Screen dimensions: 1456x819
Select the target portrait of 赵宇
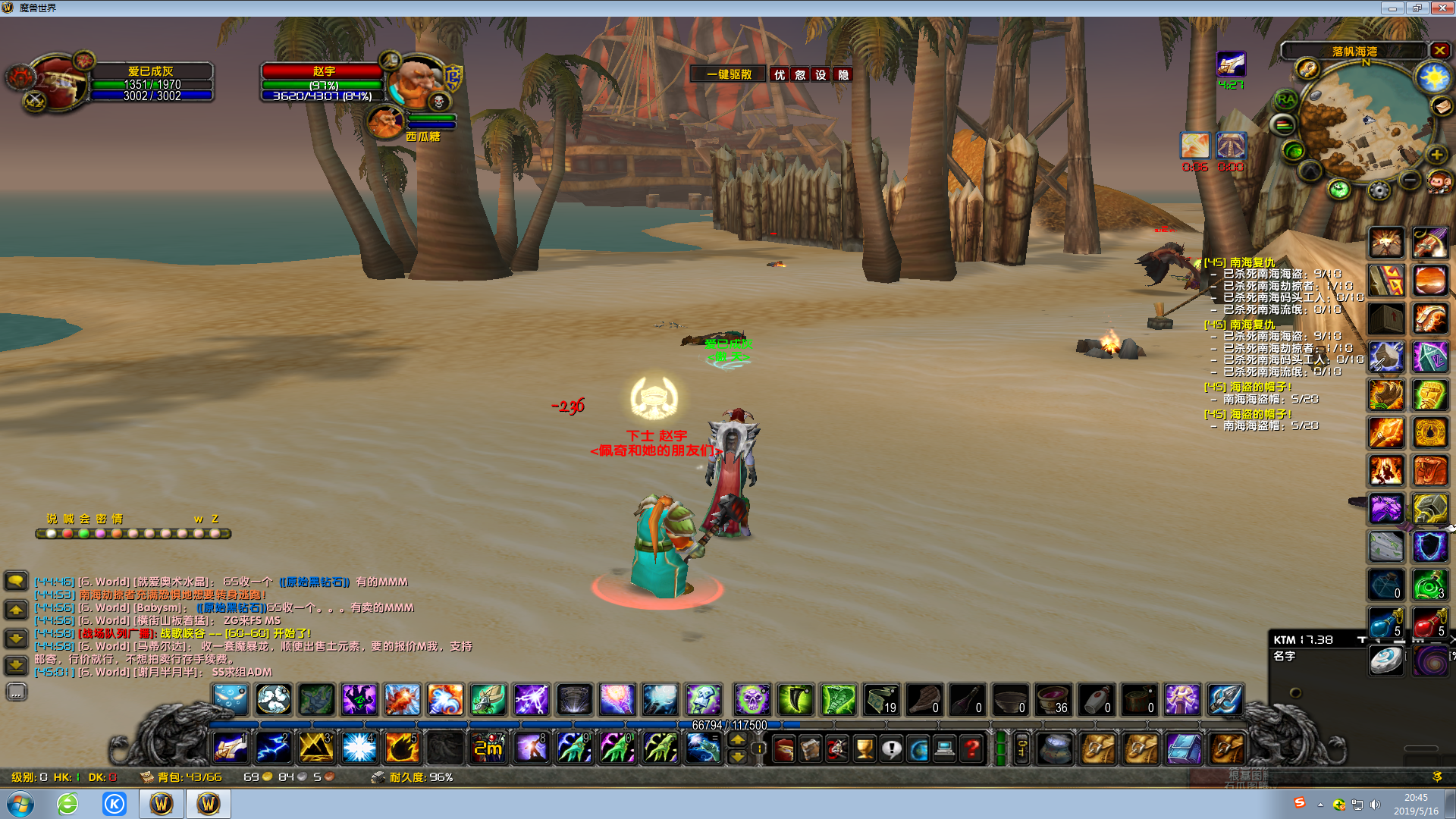click(x=416, y=82)
